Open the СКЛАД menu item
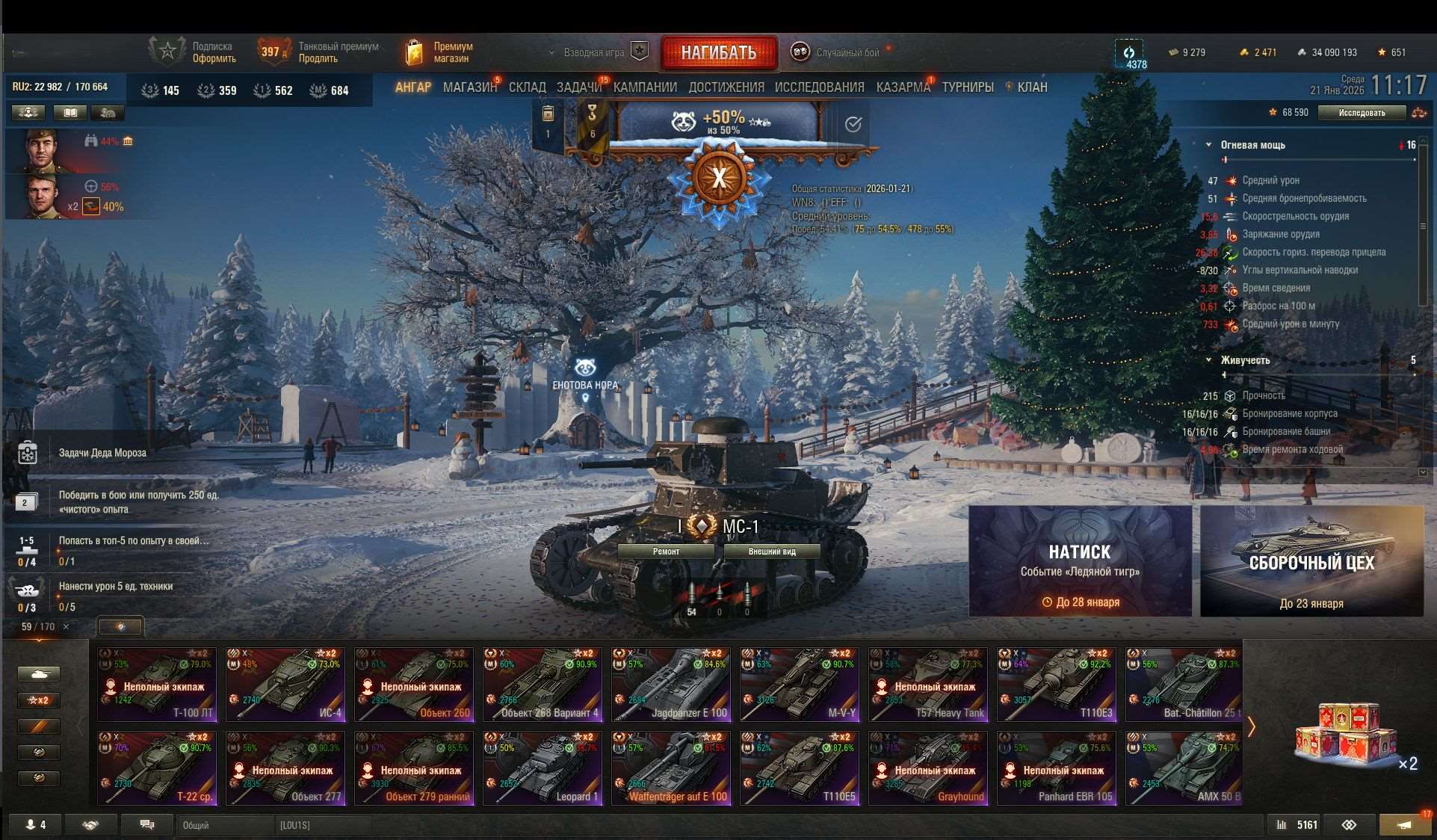The image size is (1437, 840). [x=526, y=87]
